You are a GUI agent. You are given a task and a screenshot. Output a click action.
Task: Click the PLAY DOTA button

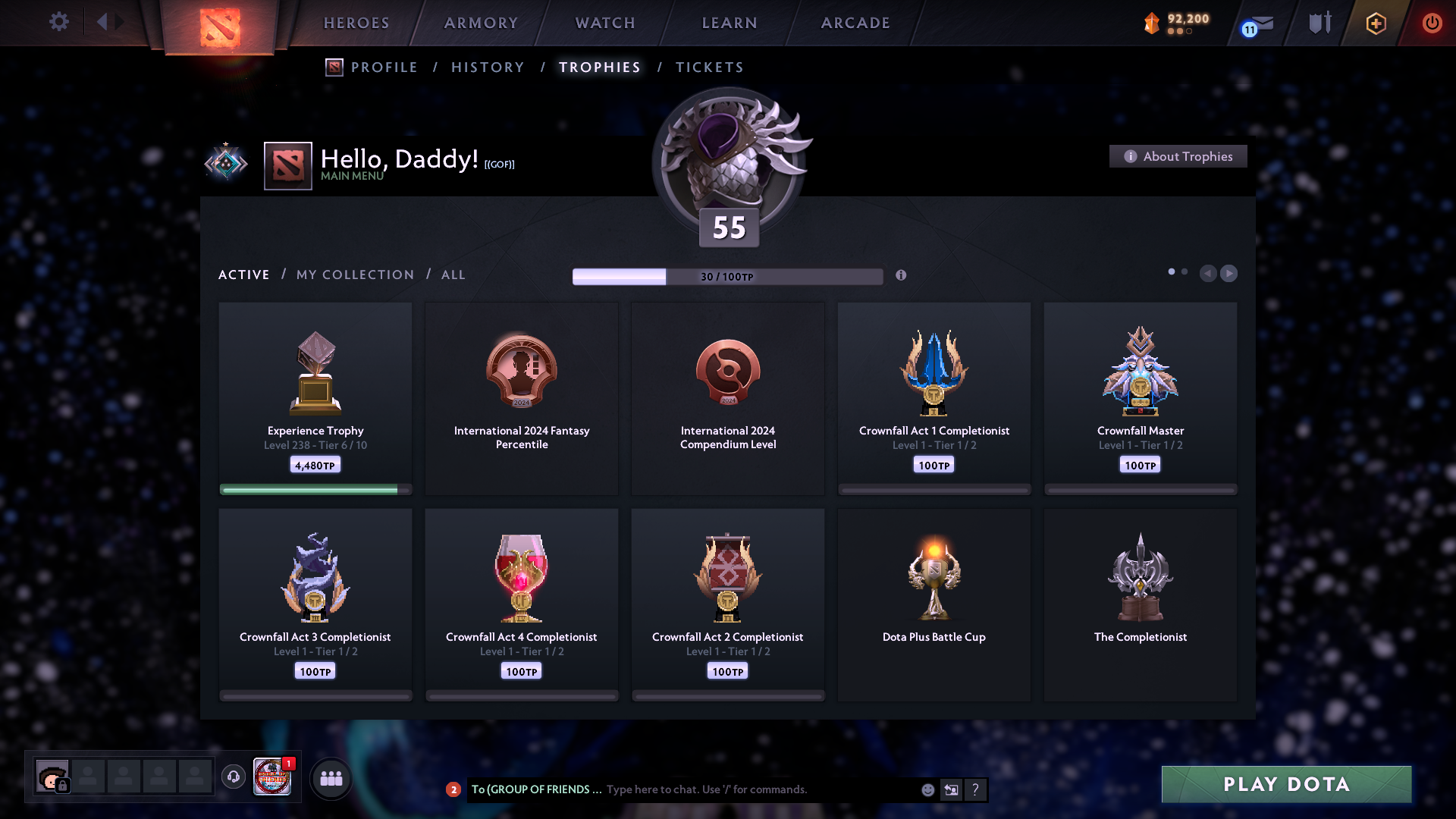click(x=1285, y=785)
